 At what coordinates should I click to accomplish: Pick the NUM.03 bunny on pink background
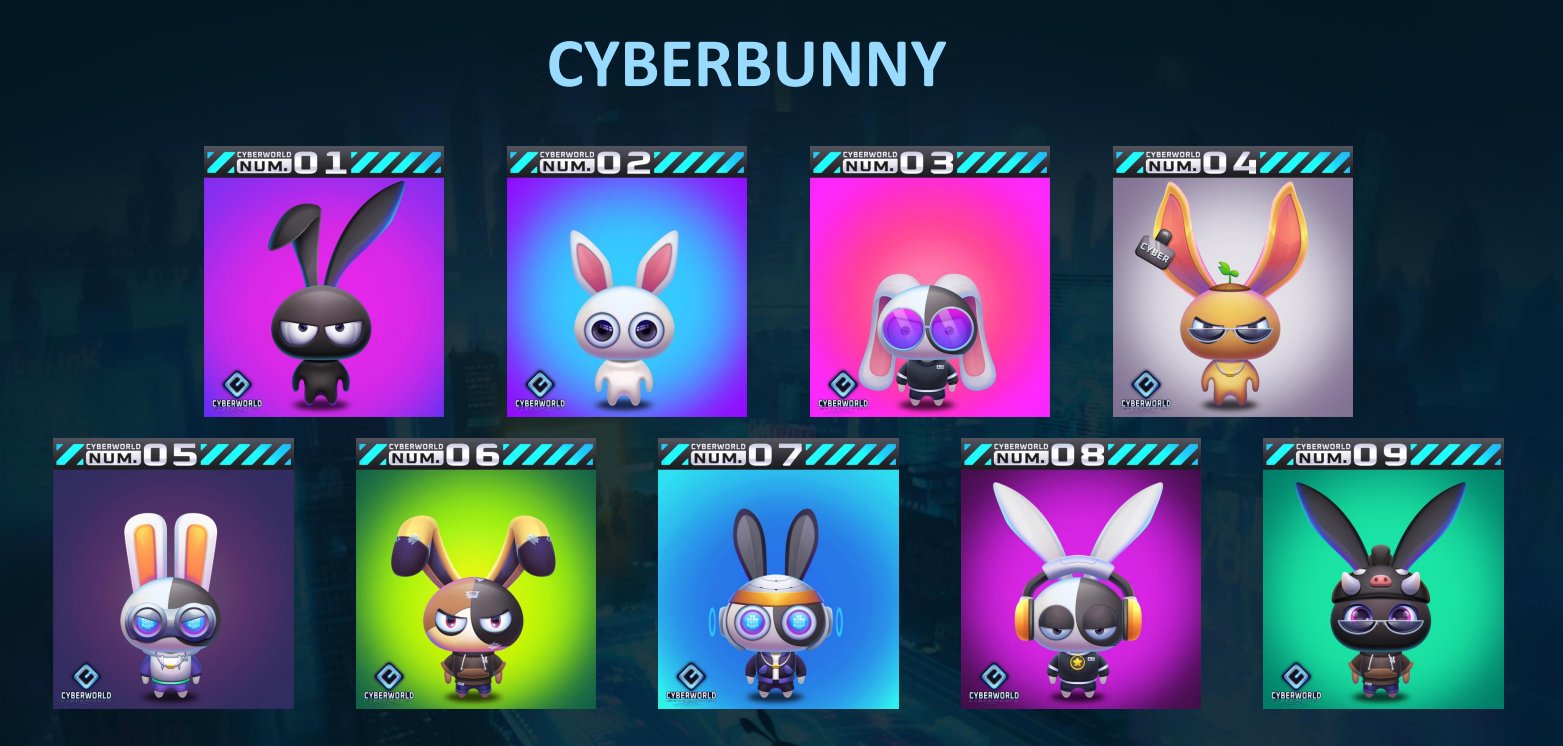(929, 296)
